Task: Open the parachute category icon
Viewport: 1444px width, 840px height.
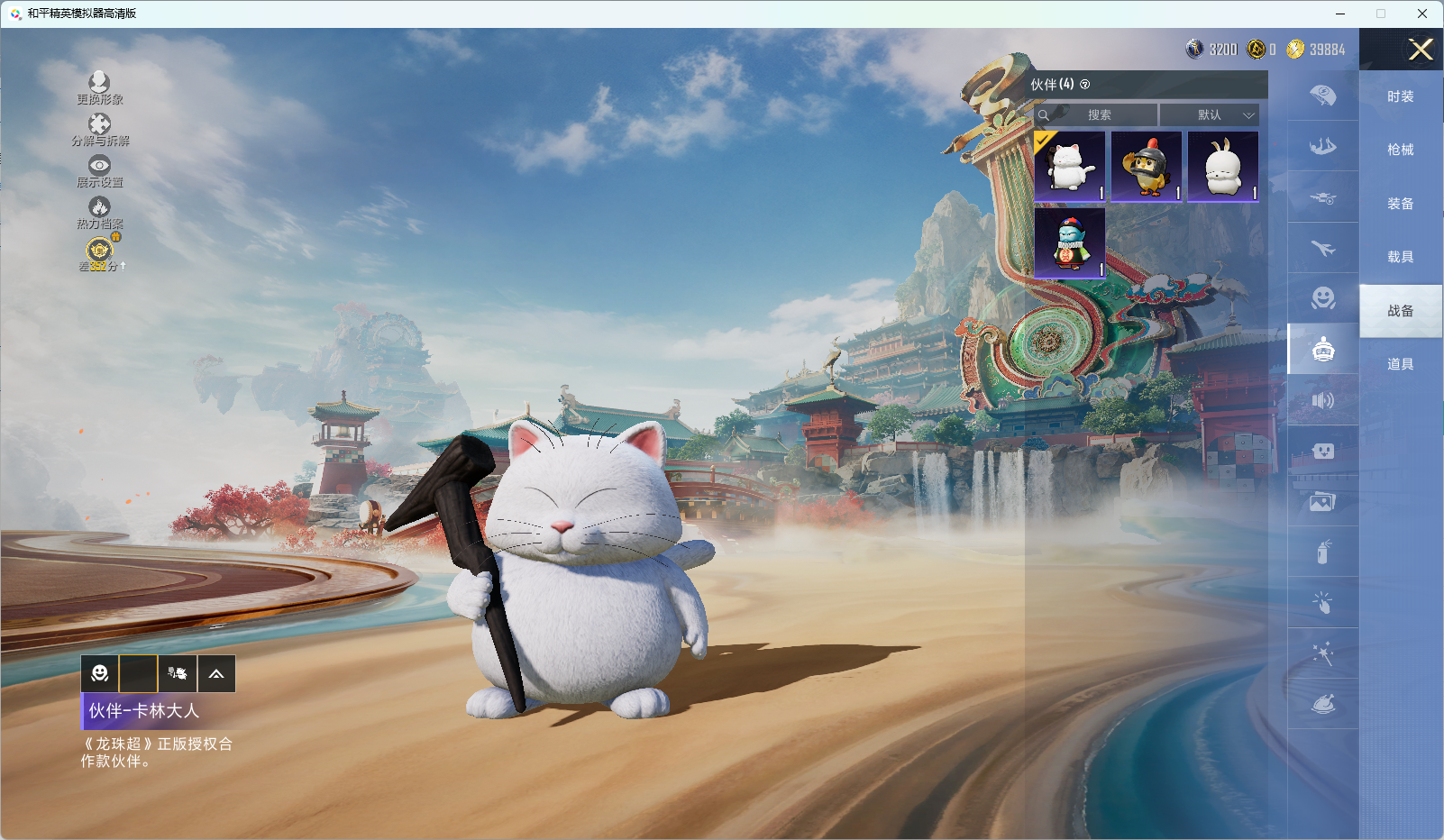Action: point(1322,96)
